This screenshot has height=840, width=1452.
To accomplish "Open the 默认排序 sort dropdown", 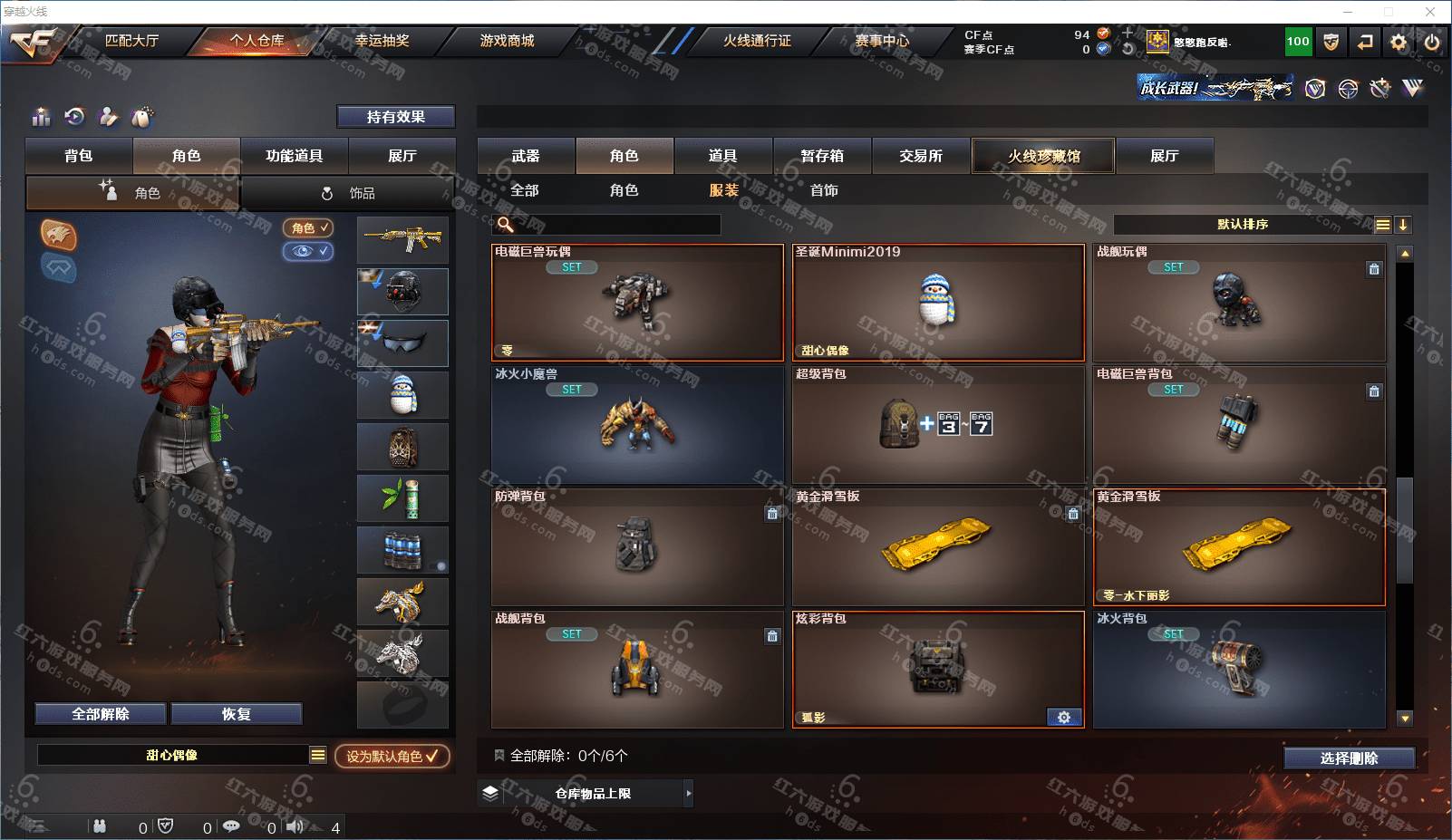I will 1243,225.
